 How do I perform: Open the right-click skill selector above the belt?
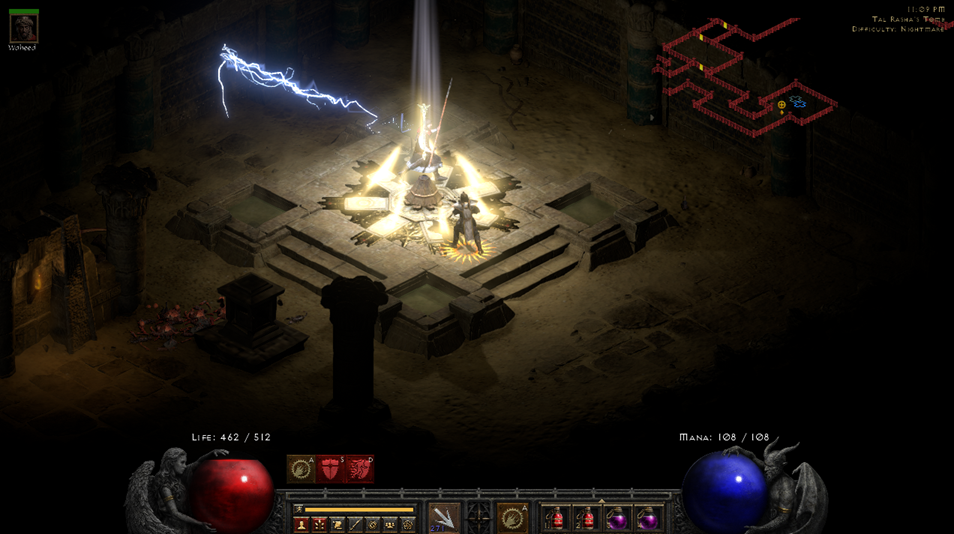coord(512,517)
